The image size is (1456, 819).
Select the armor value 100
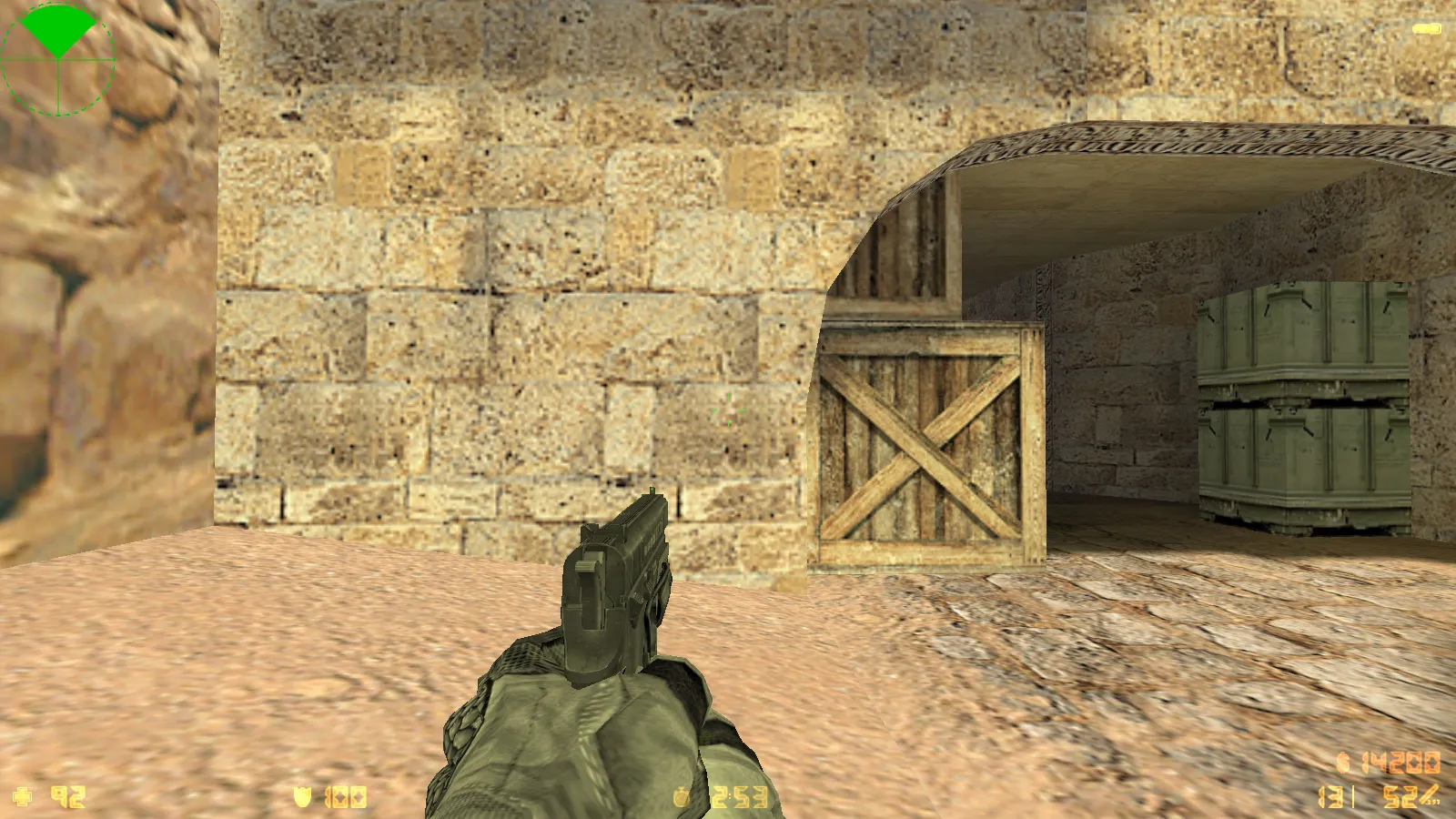click(347, 795)
